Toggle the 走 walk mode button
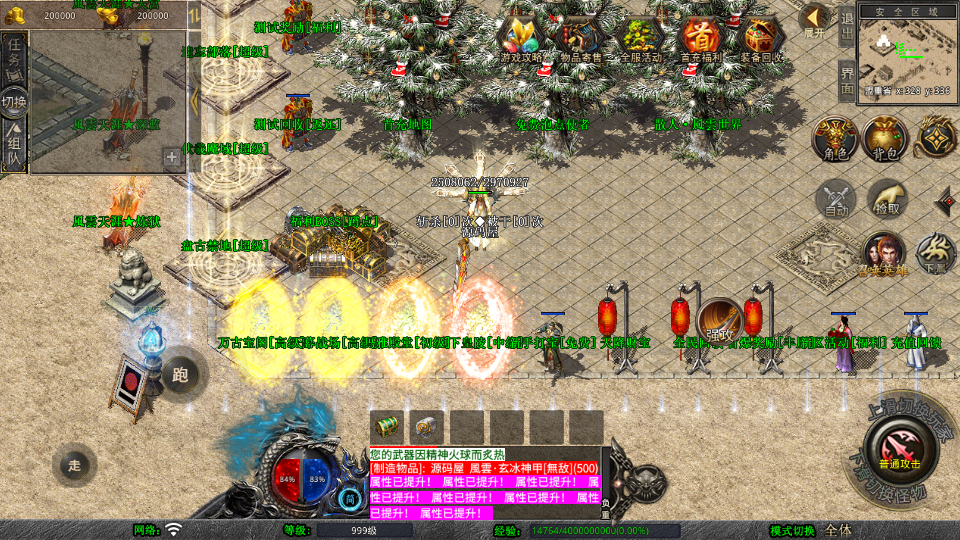Image resolution: width=960 pixels, height=540 pixels. click(75, 465)
